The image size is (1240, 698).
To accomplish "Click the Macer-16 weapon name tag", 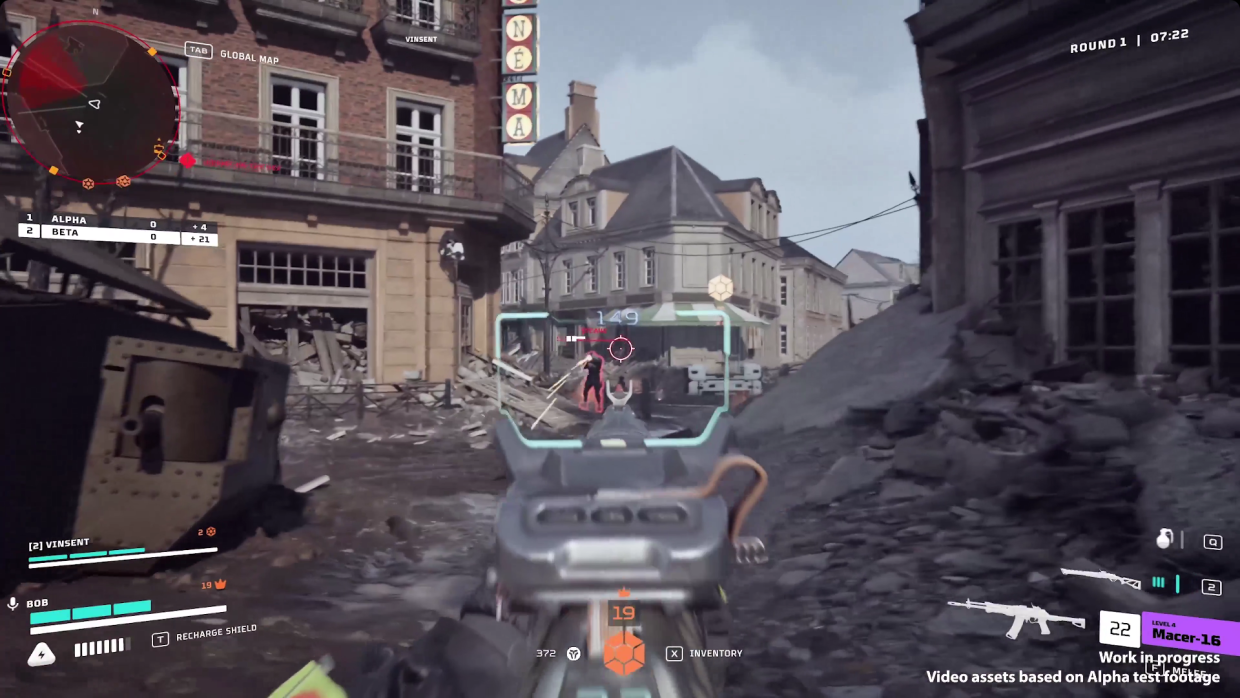I will click(x=1186, y=634).
